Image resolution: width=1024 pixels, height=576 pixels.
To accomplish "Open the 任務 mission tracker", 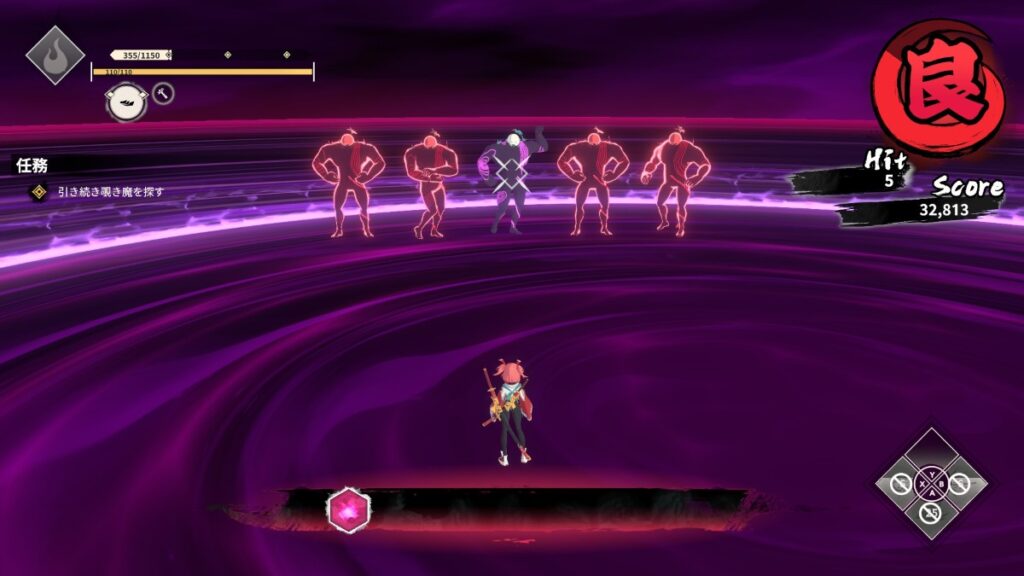I will click(31, 166).
